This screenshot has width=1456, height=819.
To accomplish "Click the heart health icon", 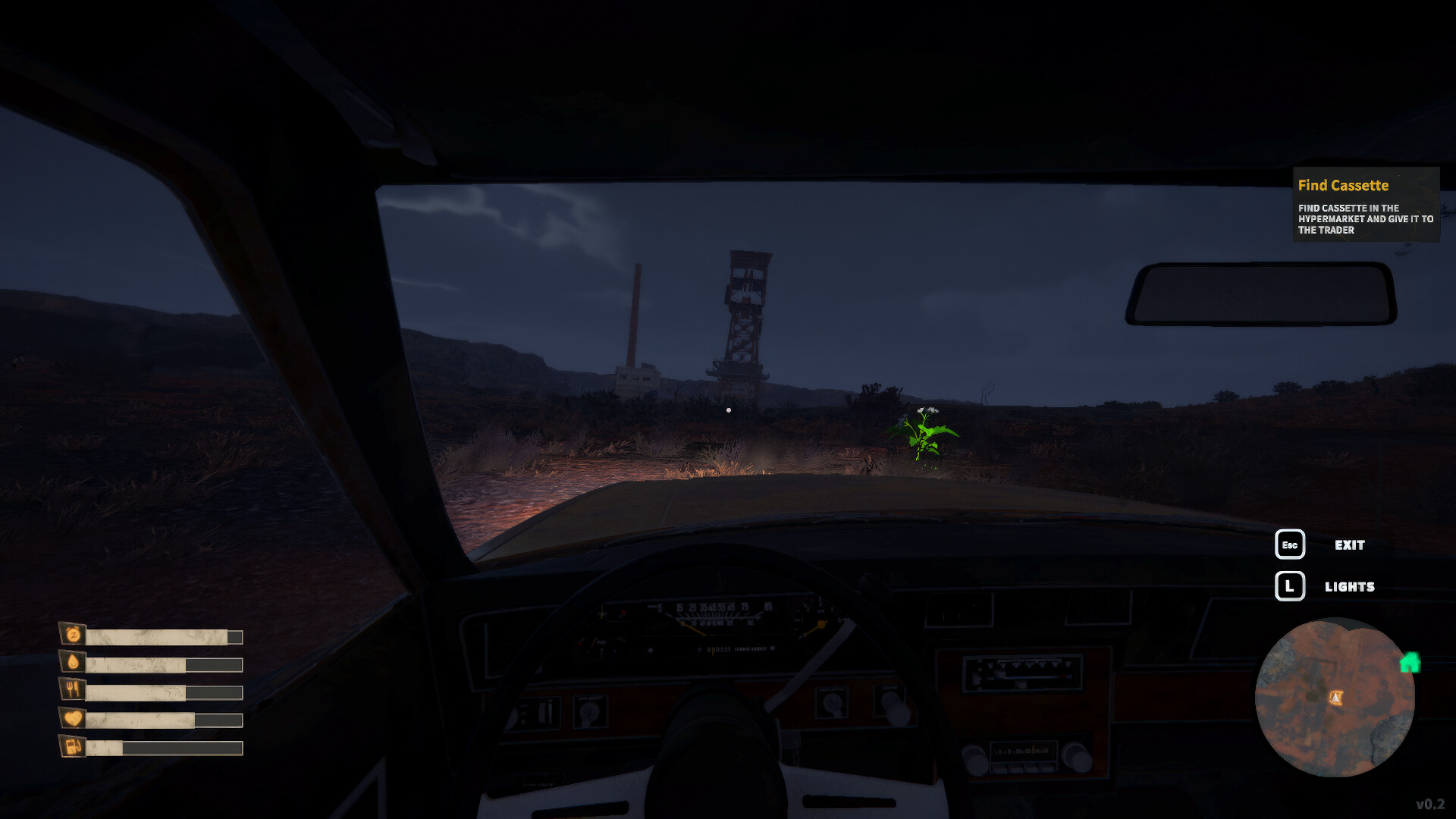I will (74, 717).
